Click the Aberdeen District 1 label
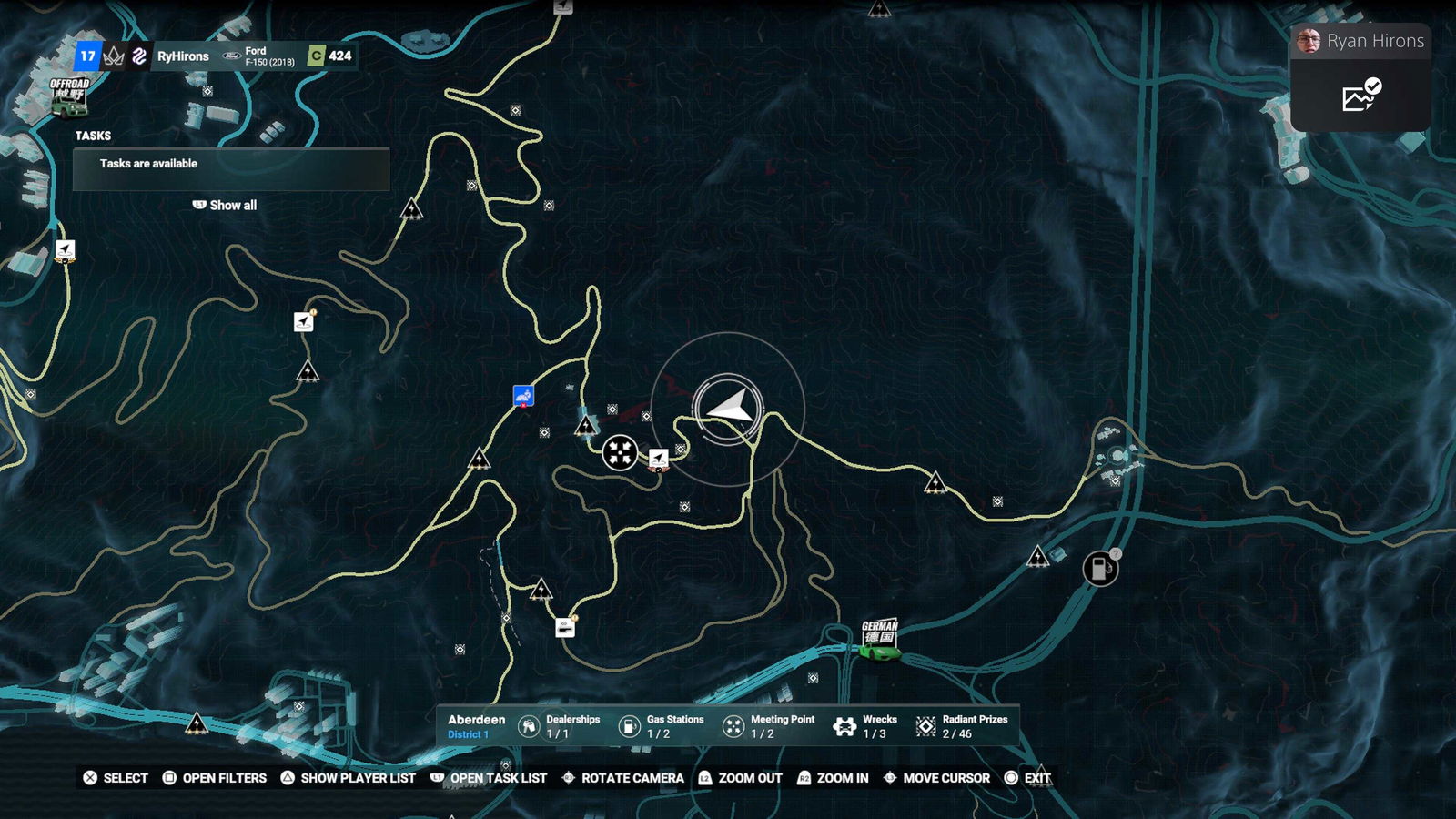1456x819 pixels. point(476,726)
